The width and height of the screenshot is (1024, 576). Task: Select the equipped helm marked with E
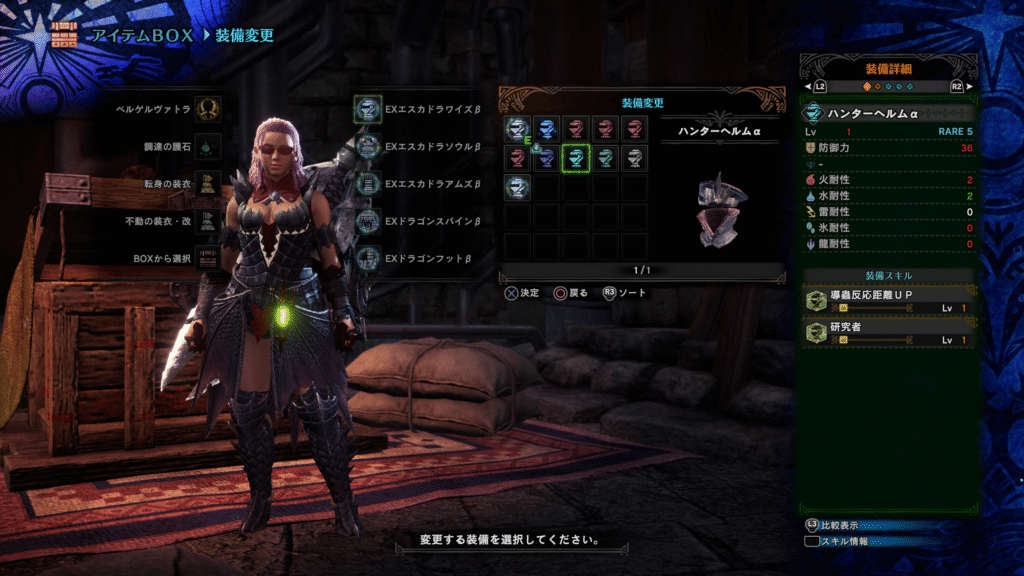[517, 128]
